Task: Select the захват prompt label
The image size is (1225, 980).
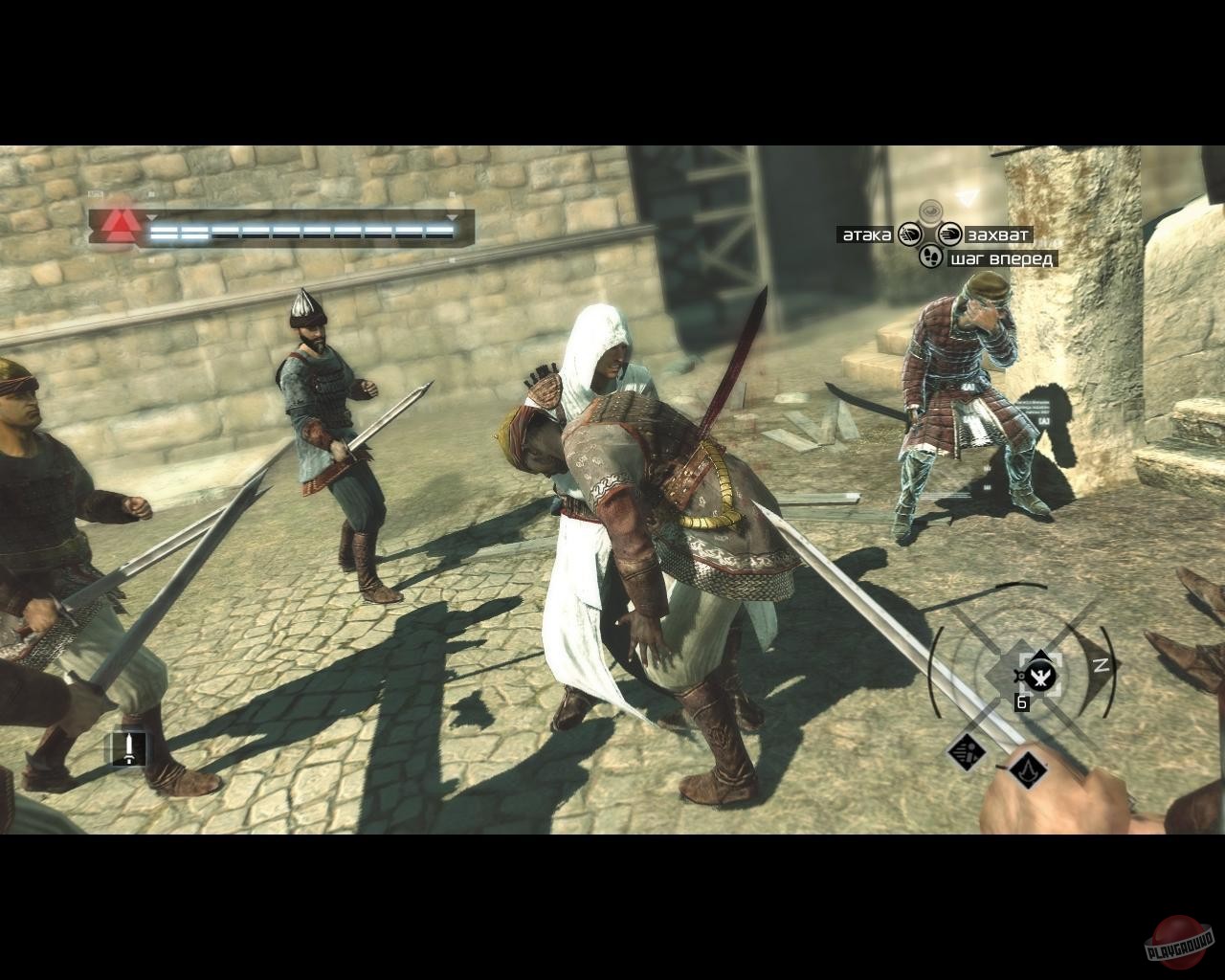Action: [x=998, y=234]
